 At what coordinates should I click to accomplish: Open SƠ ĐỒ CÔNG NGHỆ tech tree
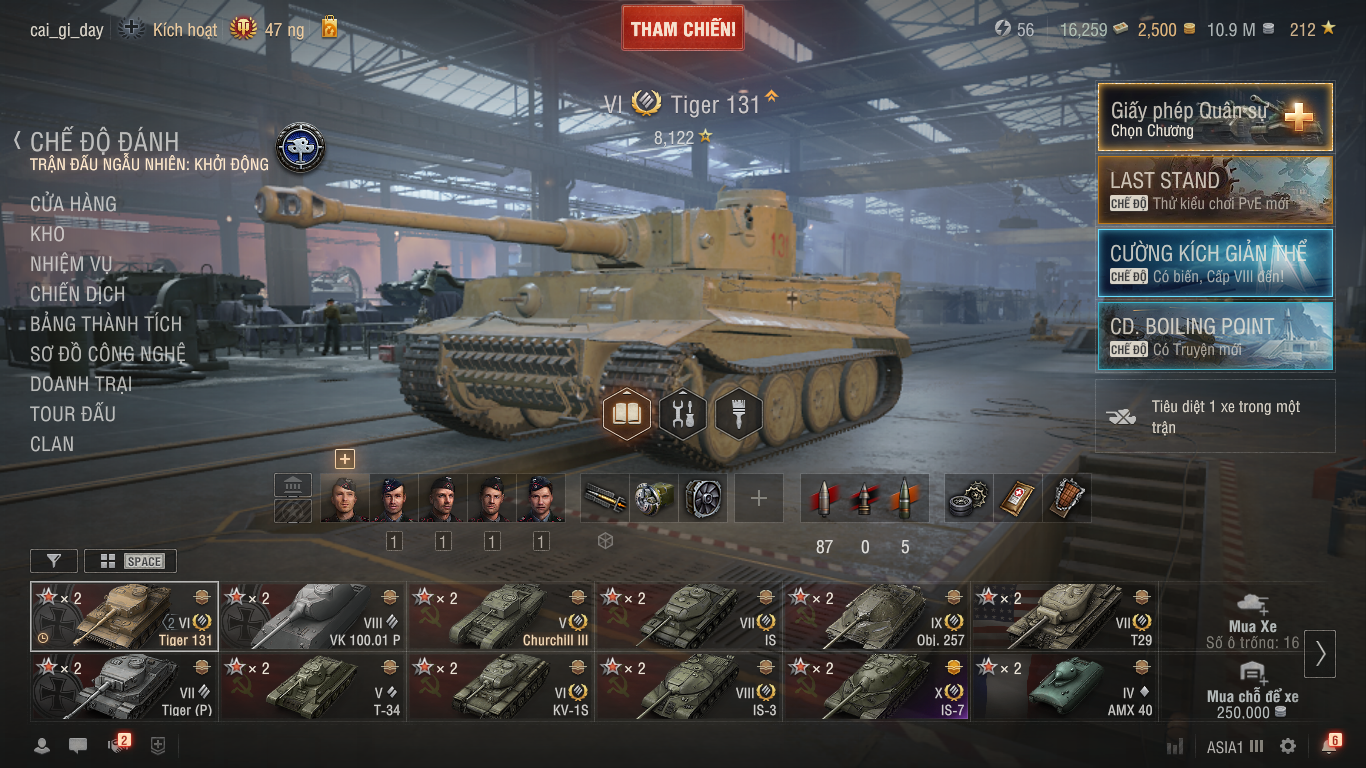pyautogui.click(x=108, y=354)
